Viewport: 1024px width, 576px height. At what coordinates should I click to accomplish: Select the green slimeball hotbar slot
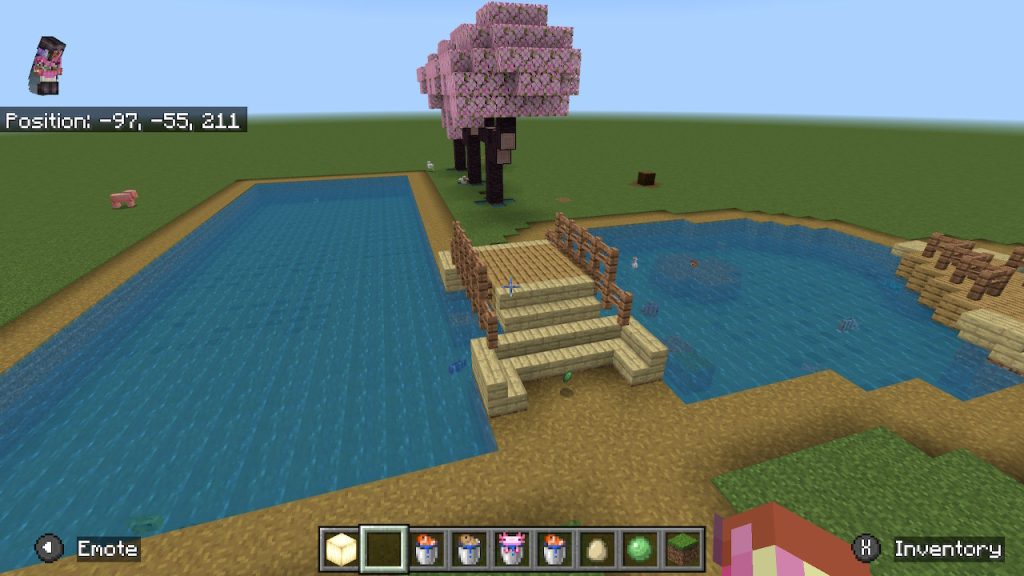tap(639, 549)
